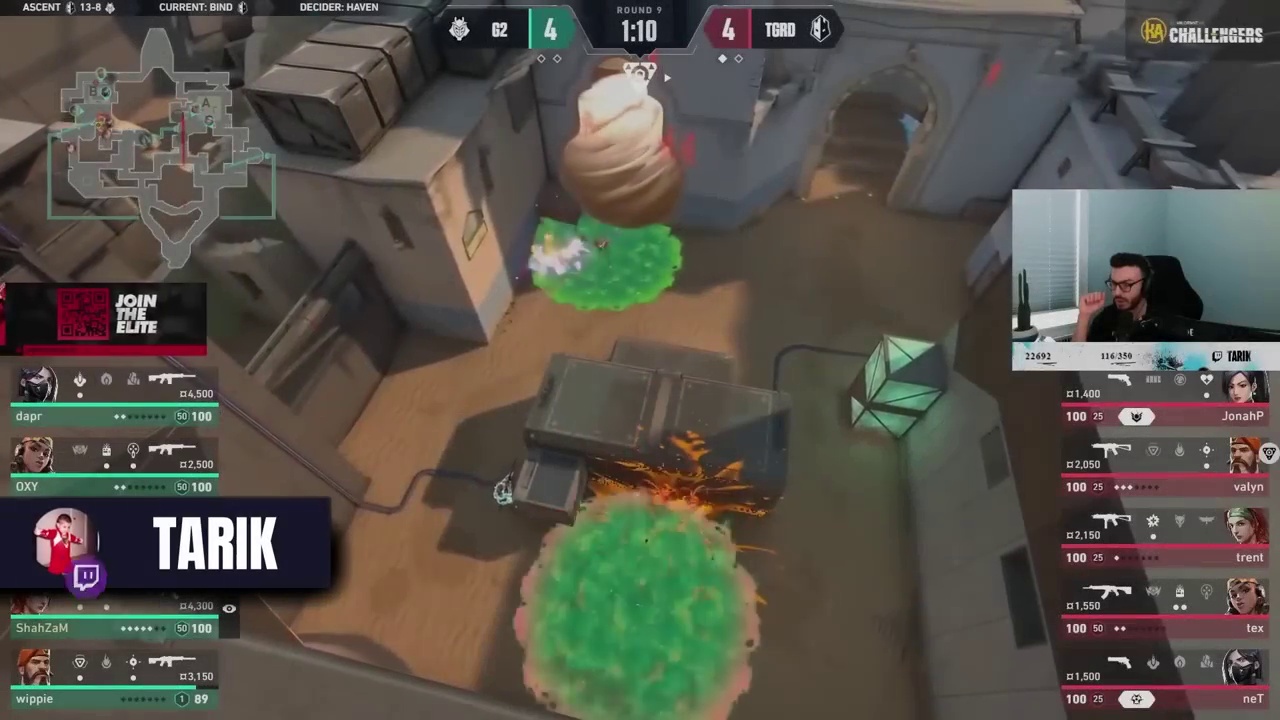
Task: Select valyn's player row
Action: (x=1165, y=470)
